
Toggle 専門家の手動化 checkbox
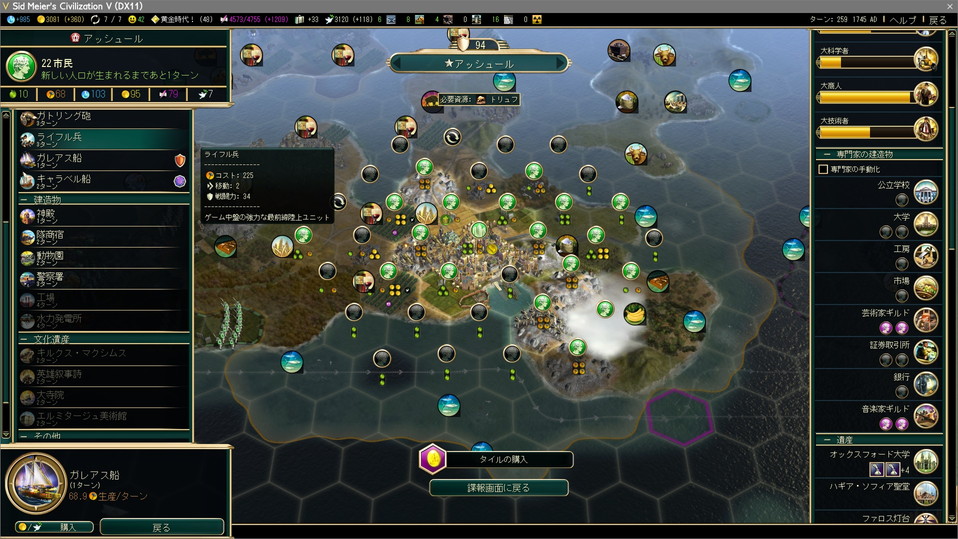pyautogui.click(x=823, y=169)
